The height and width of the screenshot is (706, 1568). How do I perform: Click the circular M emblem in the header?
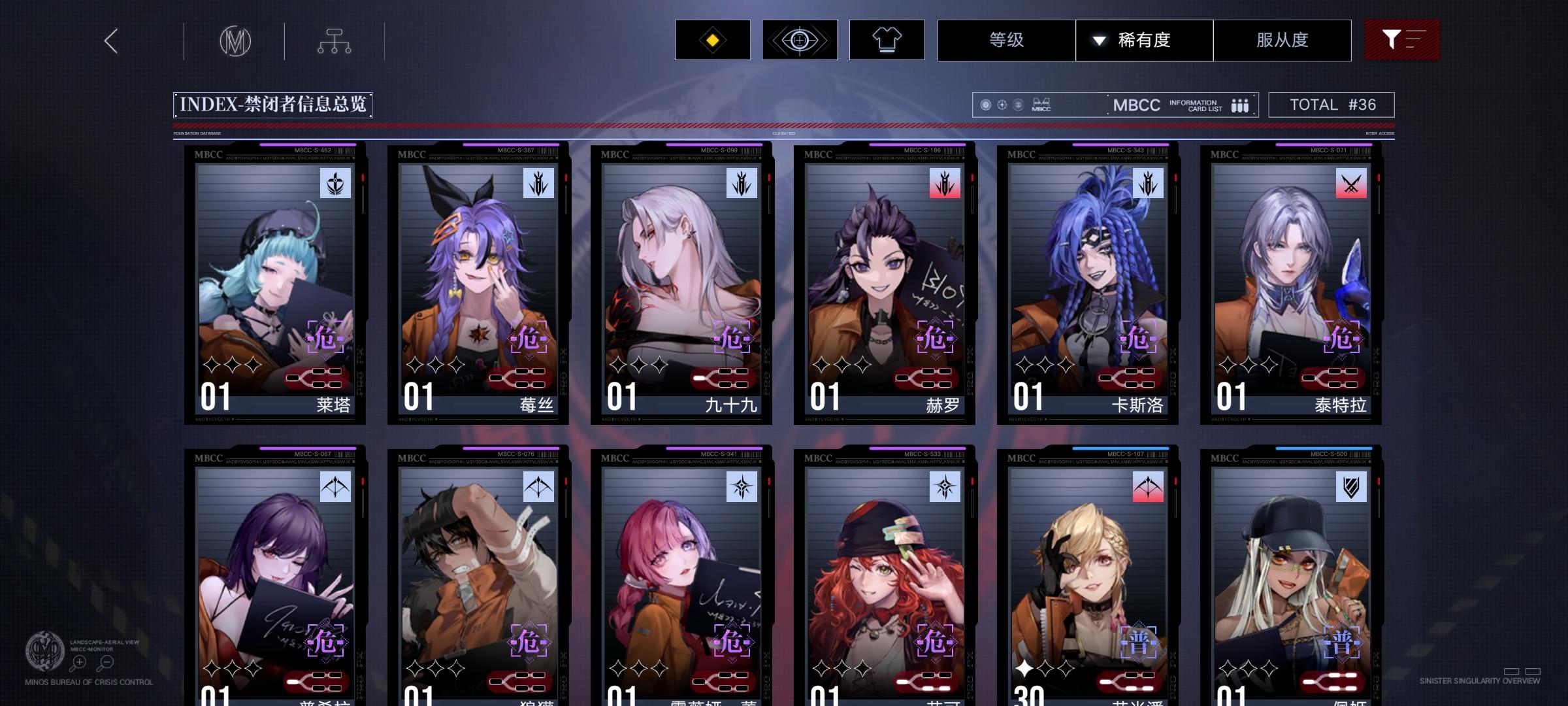click(x=236, y=40)
